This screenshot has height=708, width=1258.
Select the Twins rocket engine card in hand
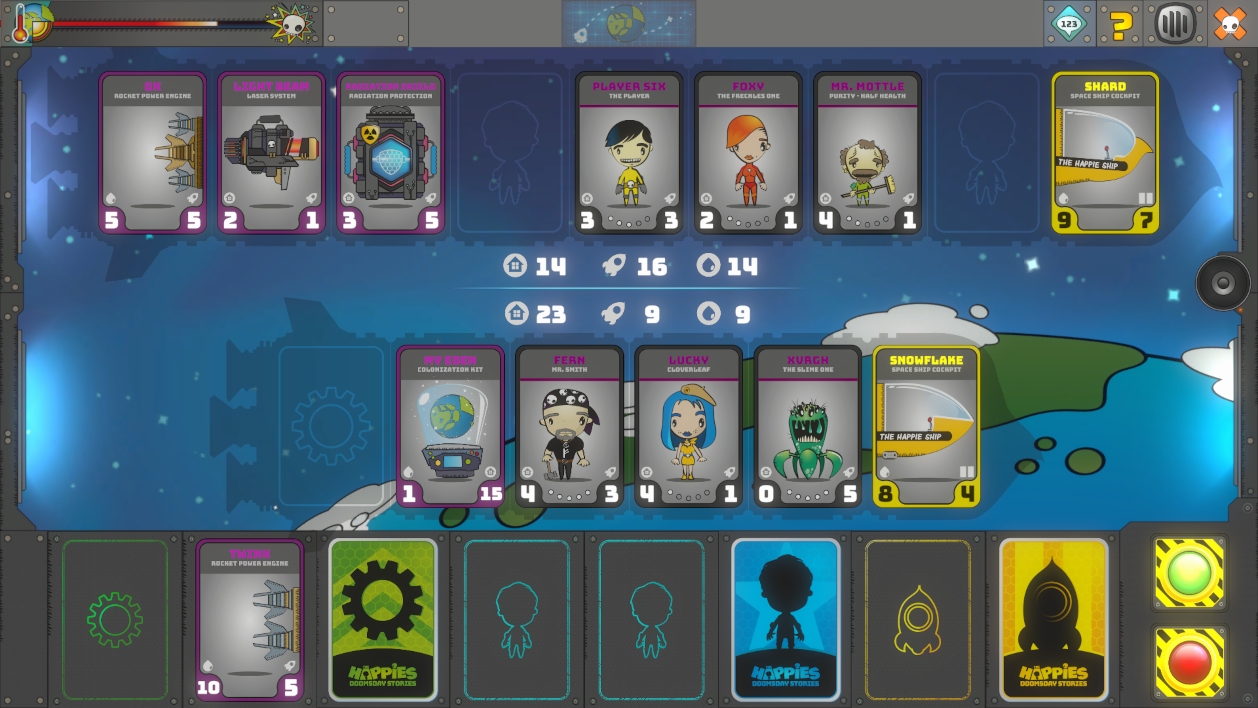coord(249,619)
